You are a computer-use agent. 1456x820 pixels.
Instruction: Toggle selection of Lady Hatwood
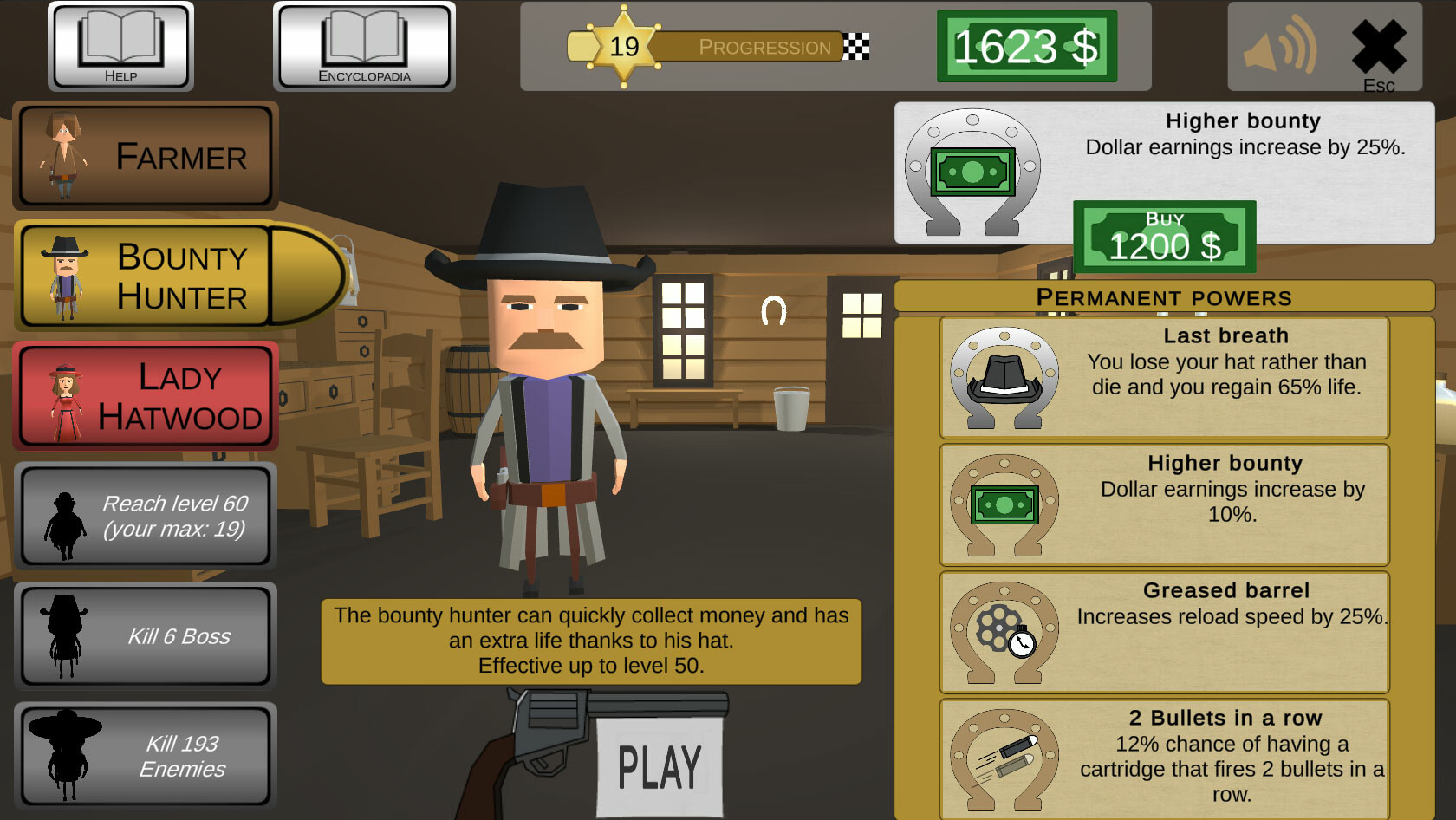pos(145,395)
